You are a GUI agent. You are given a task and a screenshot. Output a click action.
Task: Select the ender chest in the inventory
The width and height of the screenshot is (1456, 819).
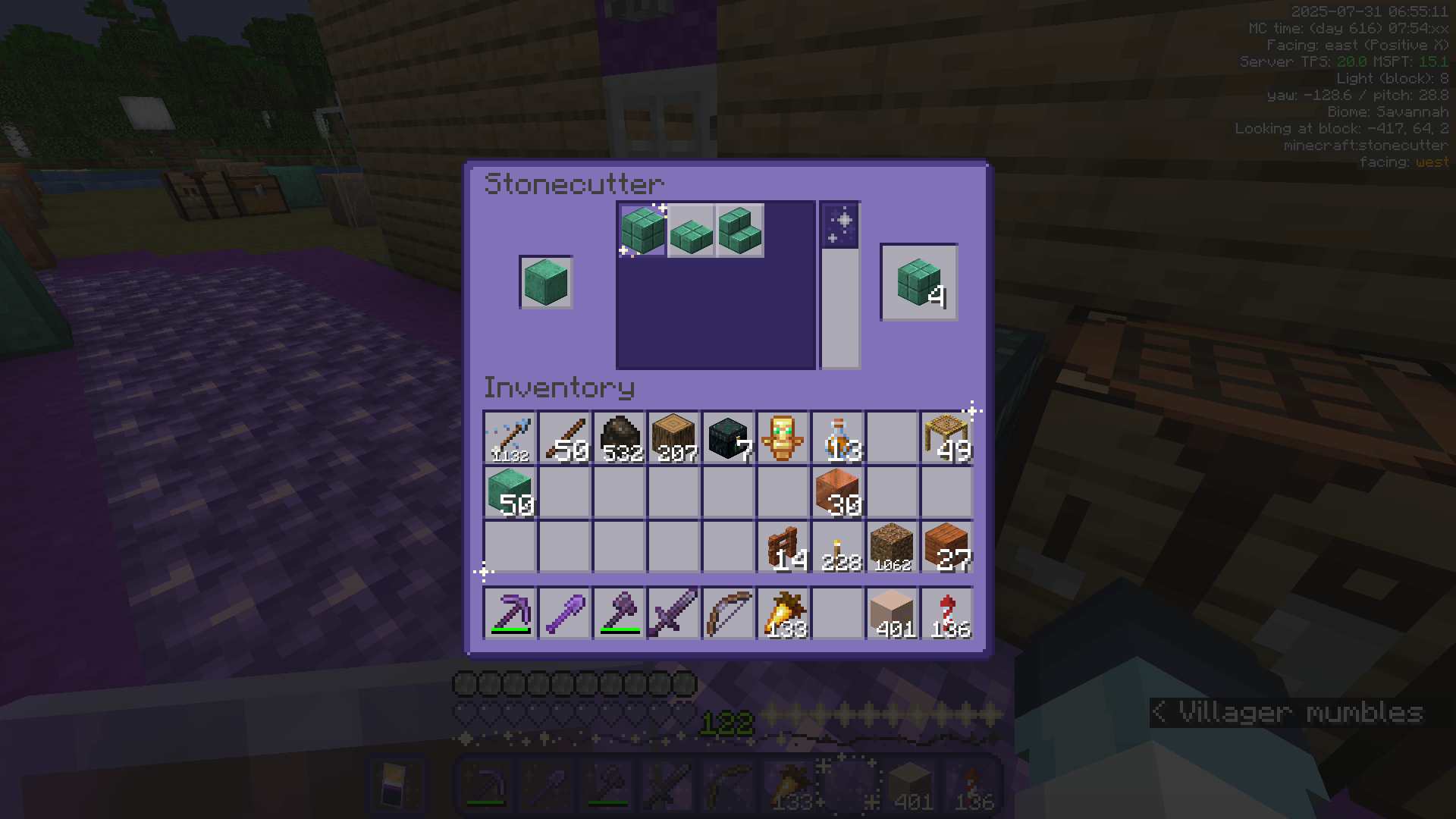click(729, 438)
